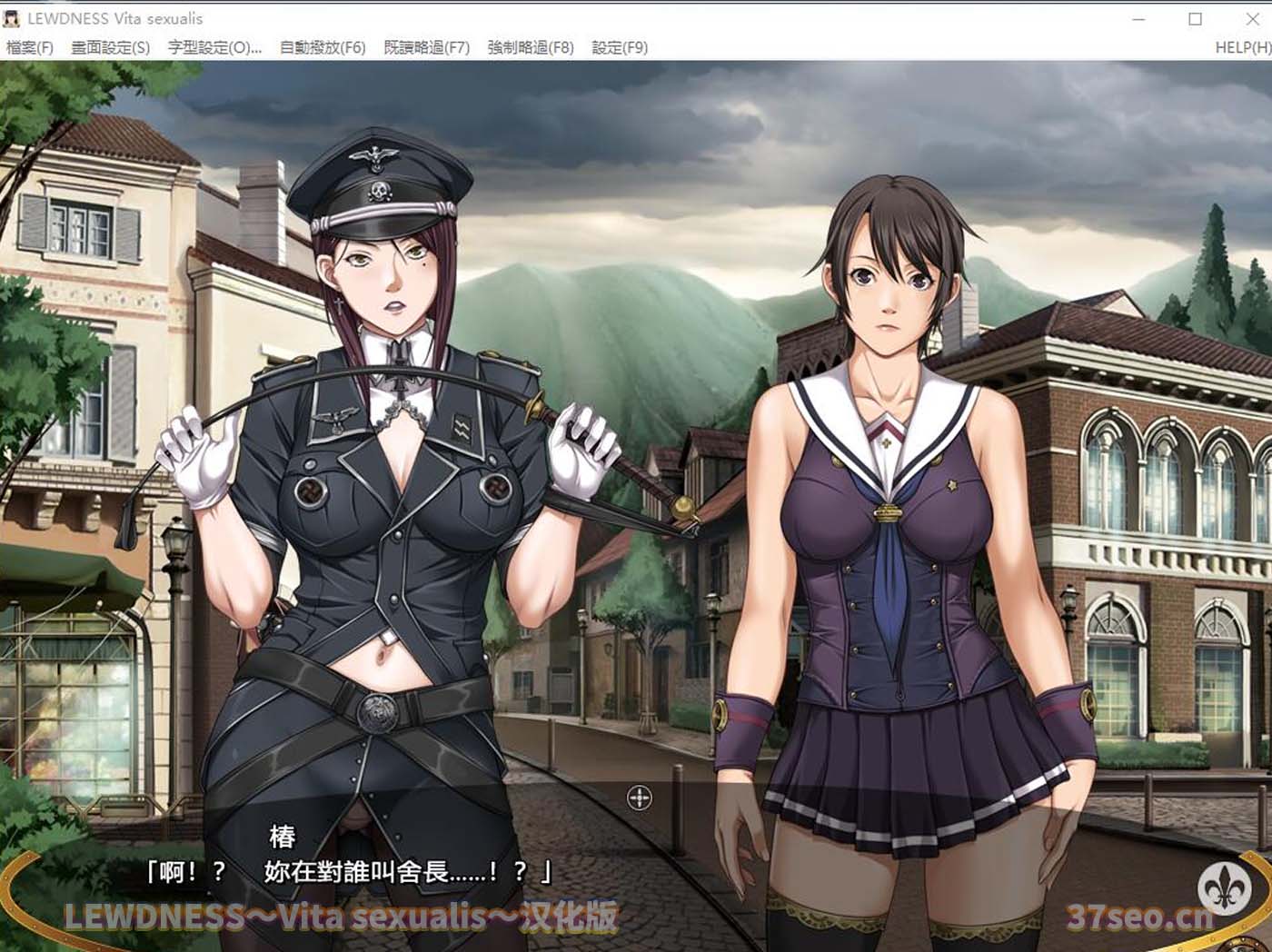Open the 字型設定(O) font settings dialog
The width and height of the screenshot is (1272, 952).
pos(213,47)
